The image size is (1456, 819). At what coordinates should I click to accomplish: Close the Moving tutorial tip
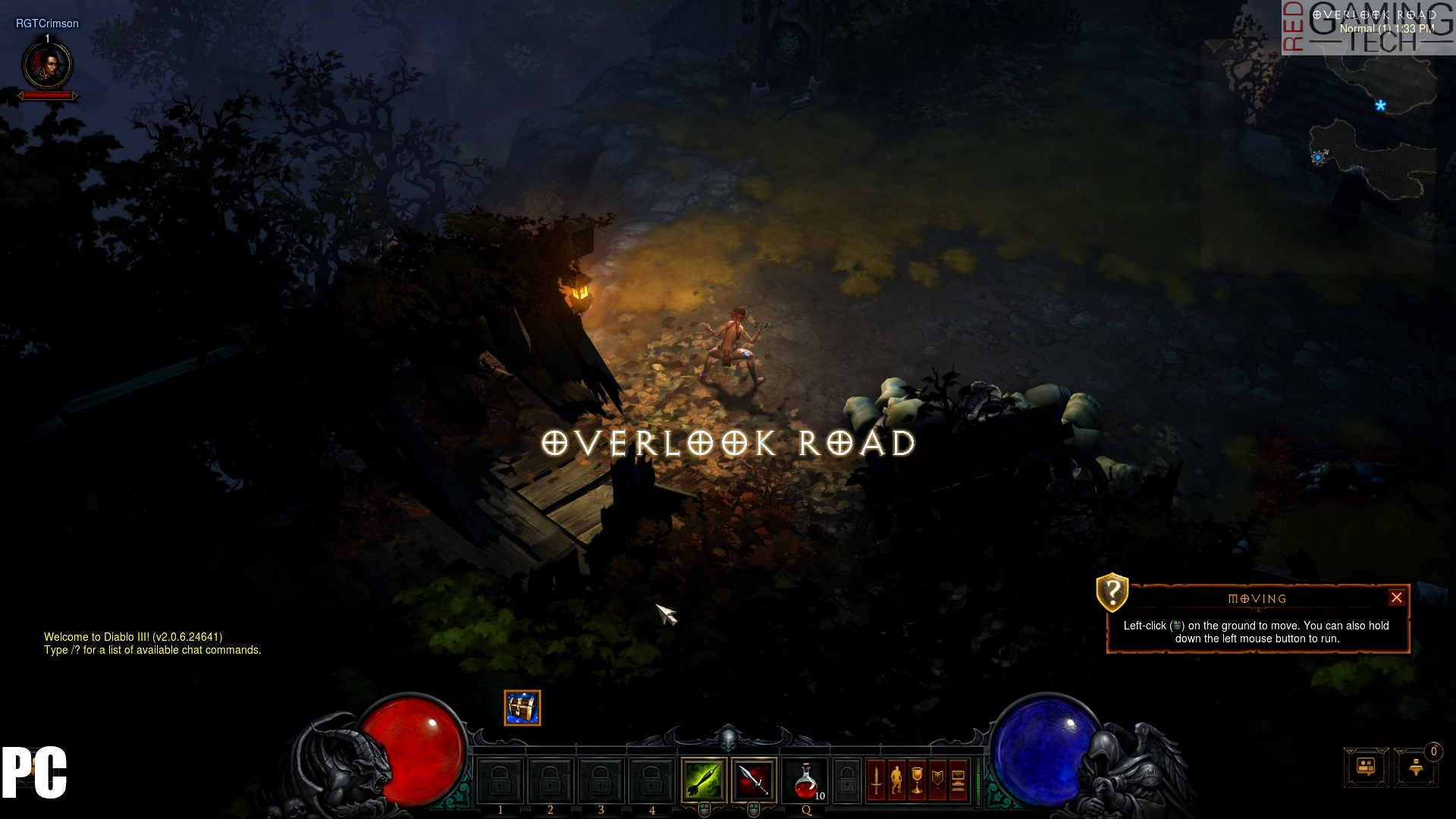point(1396,598)
